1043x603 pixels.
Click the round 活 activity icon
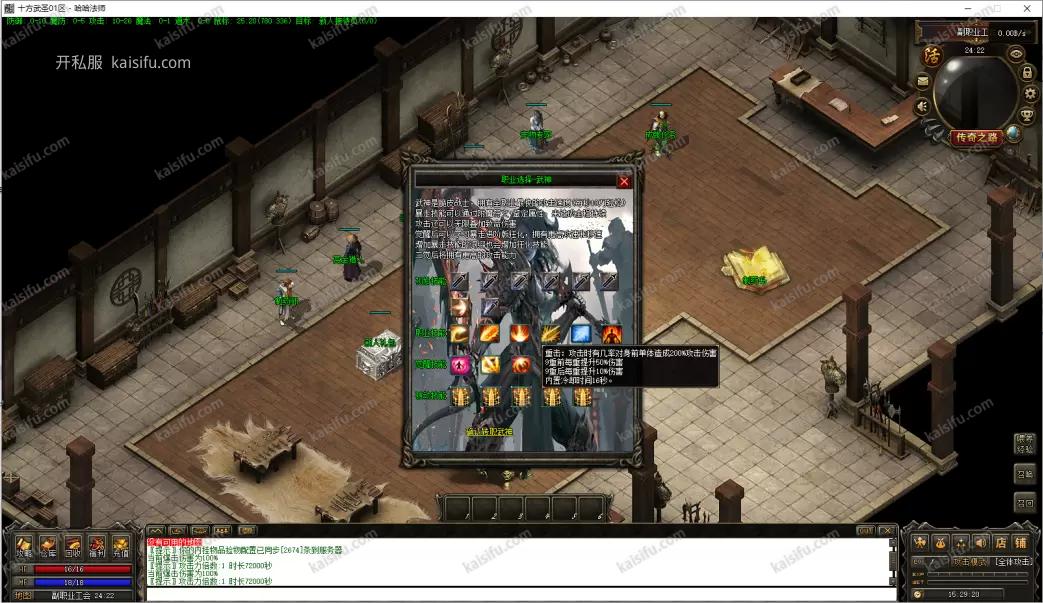pyautogui.click(x=932, y=56)
